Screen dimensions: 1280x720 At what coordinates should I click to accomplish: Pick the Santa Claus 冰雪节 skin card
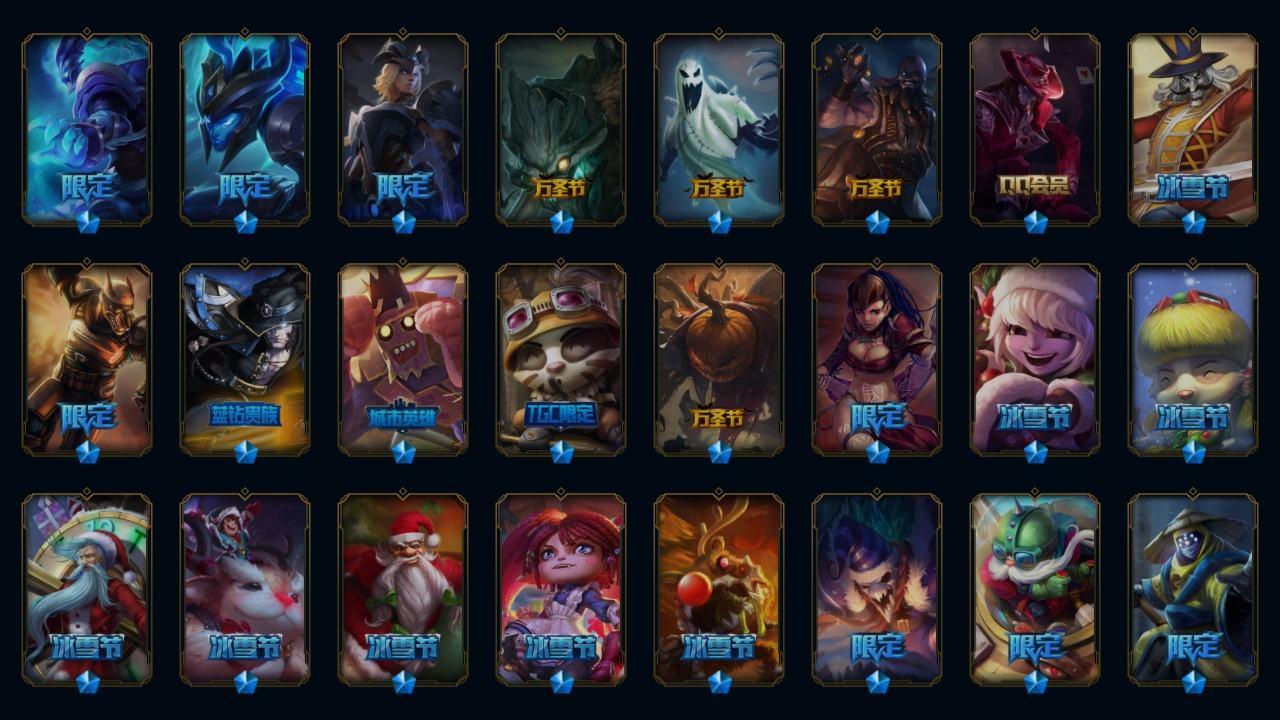[403, 588]
